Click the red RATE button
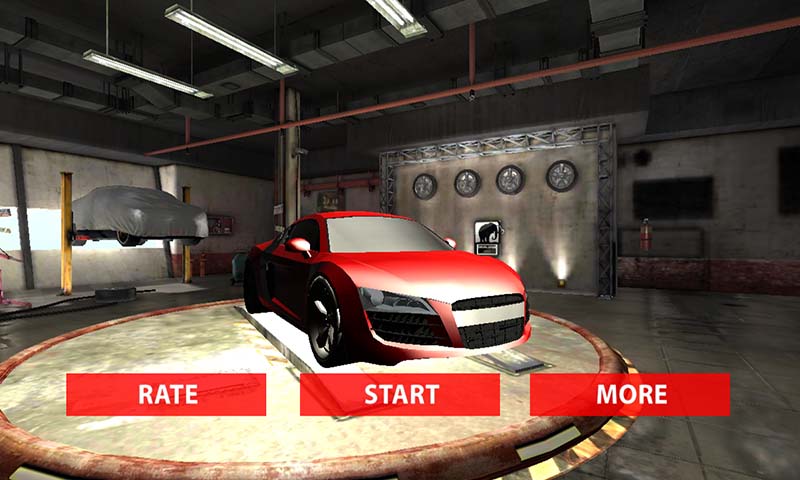800x480 pixels. (166, 394)
